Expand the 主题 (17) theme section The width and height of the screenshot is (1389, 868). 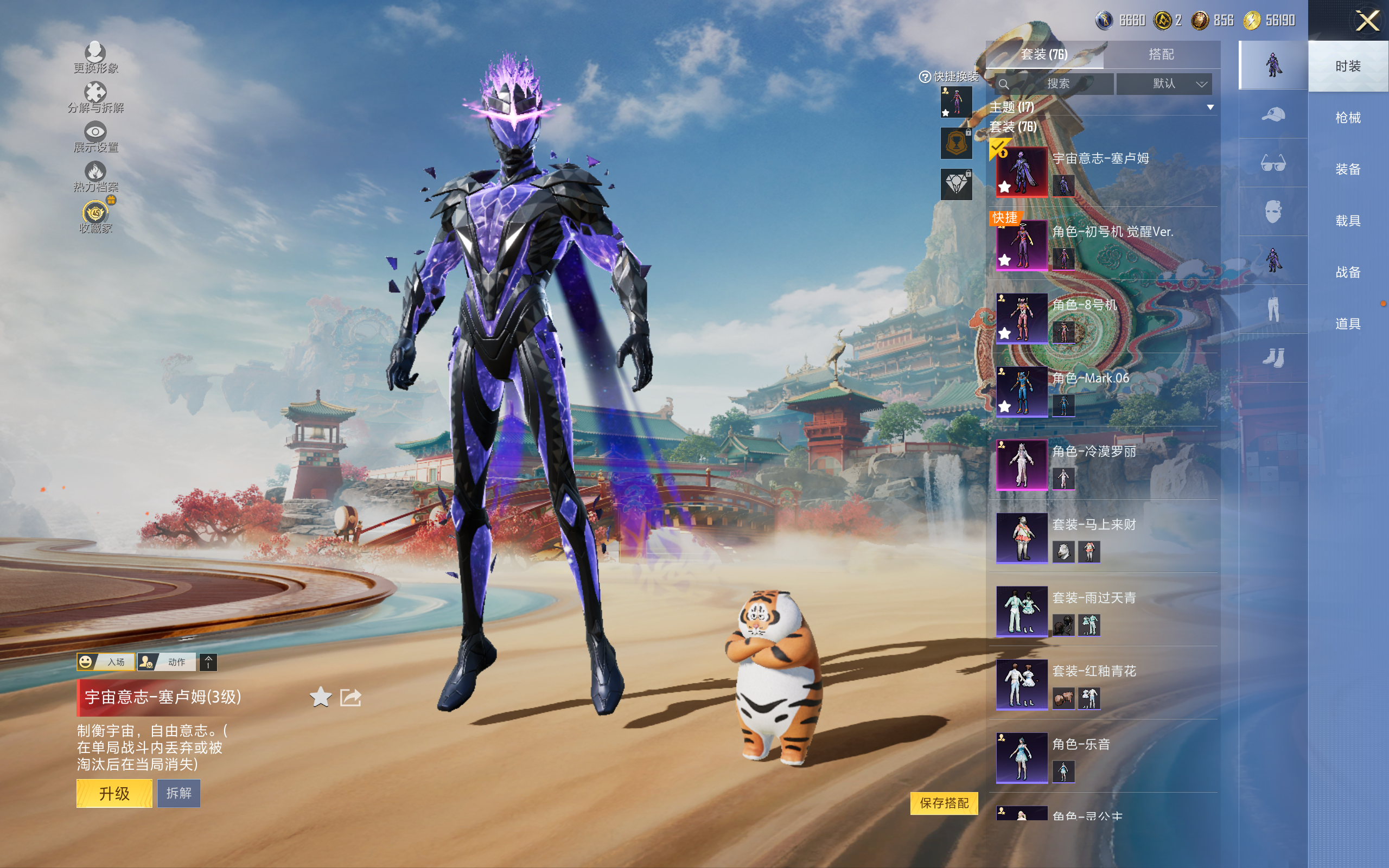tap(1210, 107)
